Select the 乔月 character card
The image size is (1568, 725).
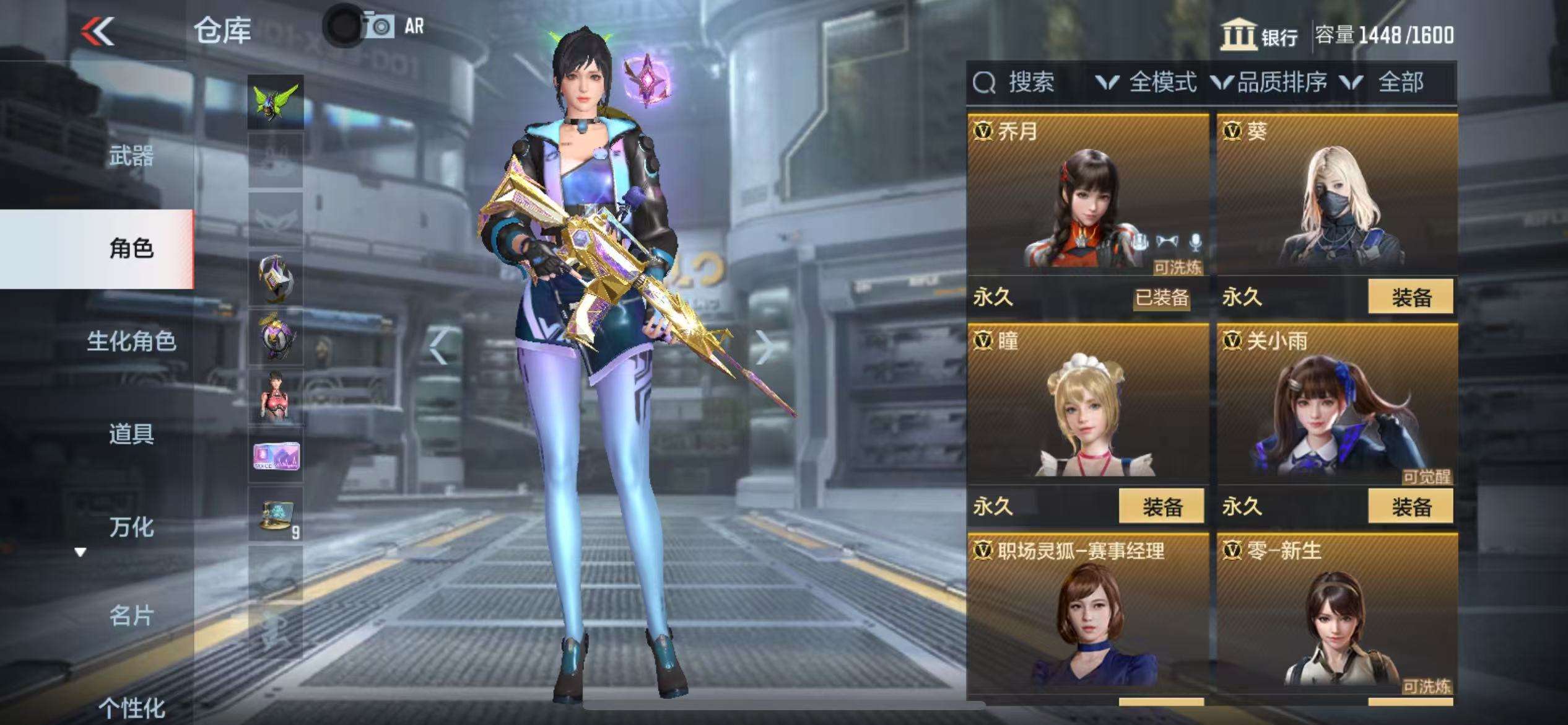tap(1087, 198)
